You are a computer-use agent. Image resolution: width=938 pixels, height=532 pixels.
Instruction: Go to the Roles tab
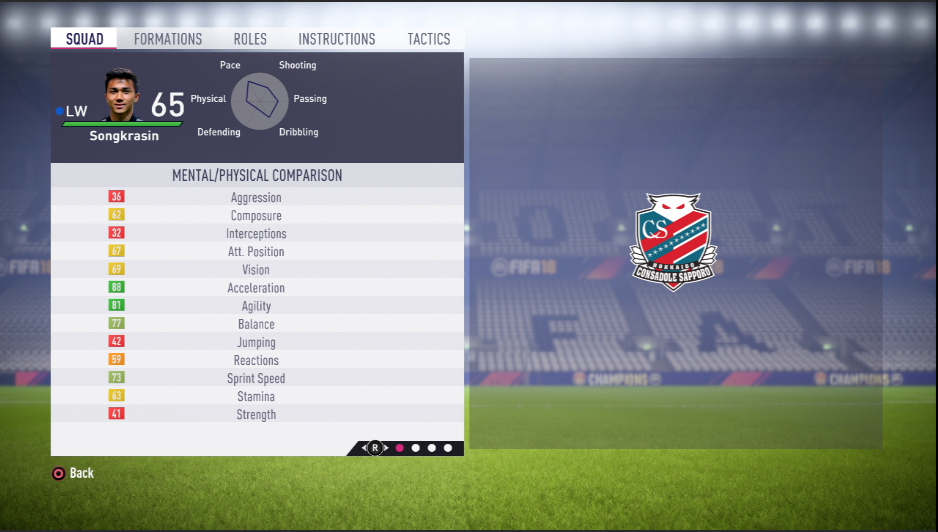[250, 39]
